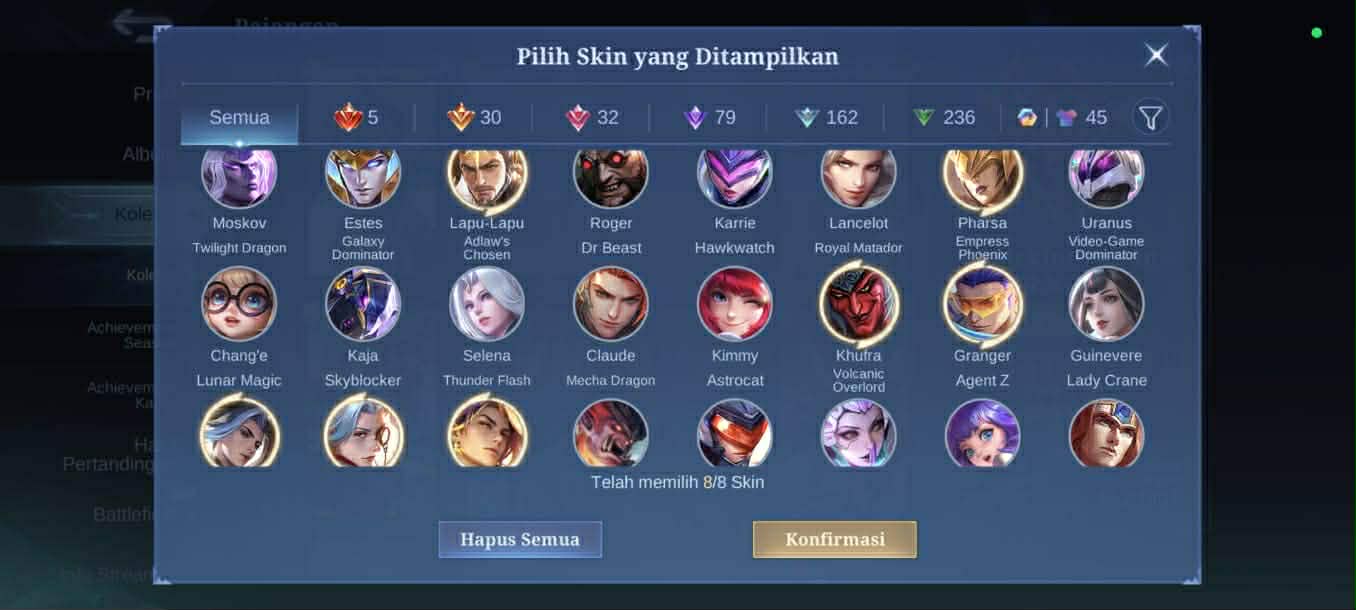
Task: Deselect Khufra Volcanic Overlord skin
Action: 858,304
